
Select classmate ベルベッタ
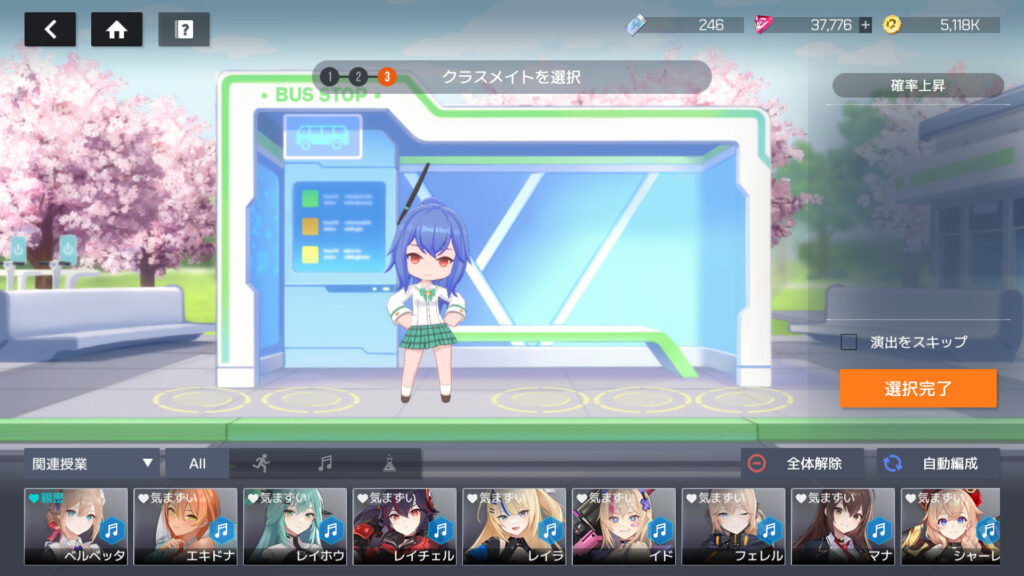tap(76, 526)
